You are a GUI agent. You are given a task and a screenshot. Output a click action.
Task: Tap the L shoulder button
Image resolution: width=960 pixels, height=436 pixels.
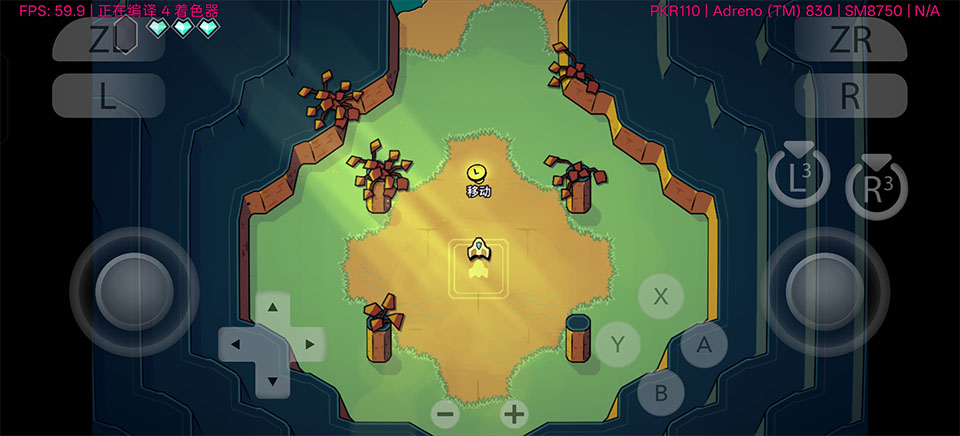pyautogui.click(x=108, y=95)
